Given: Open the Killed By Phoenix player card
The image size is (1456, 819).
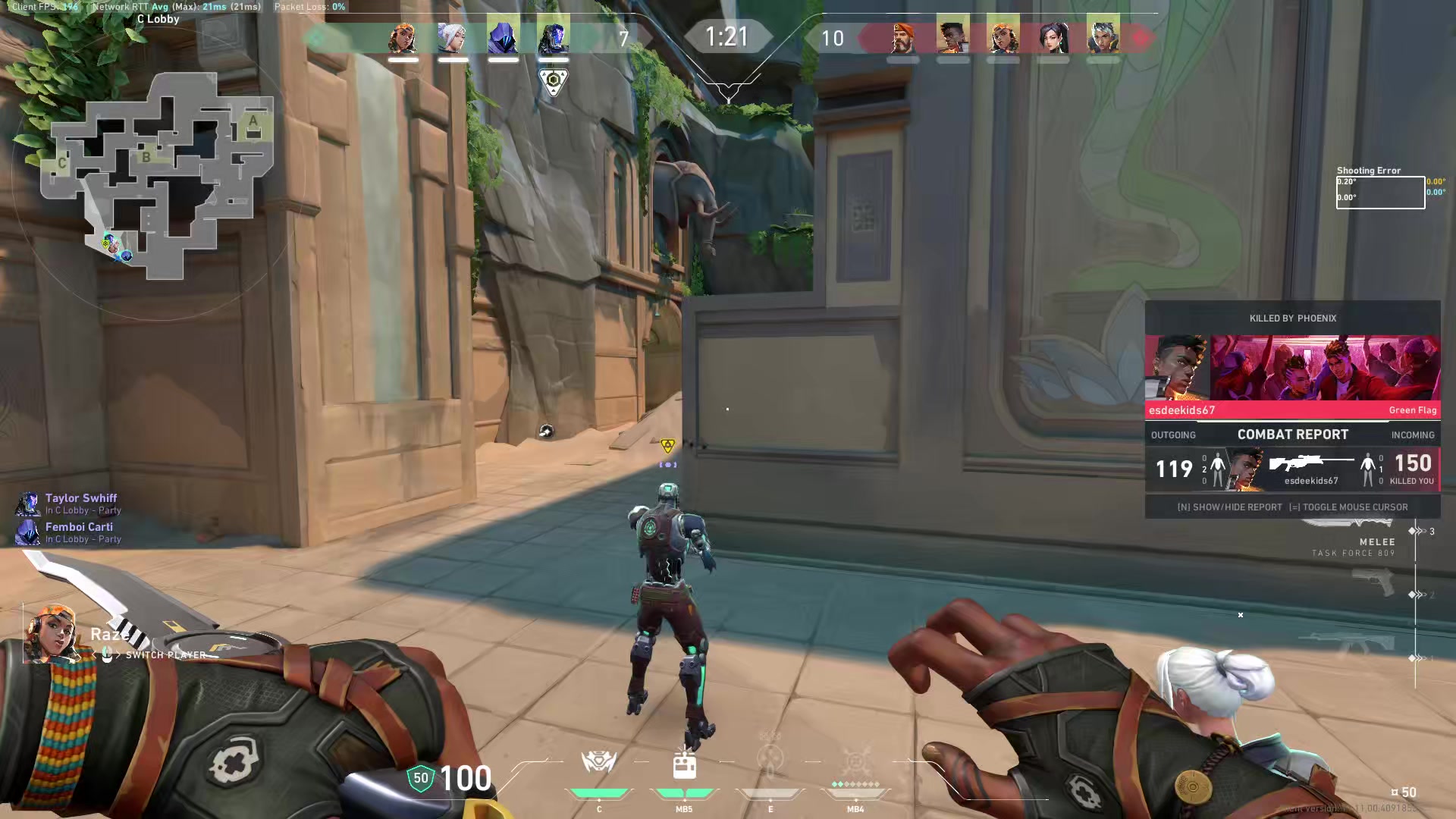Looking at the screenshot, I should tap(1292, 369).
